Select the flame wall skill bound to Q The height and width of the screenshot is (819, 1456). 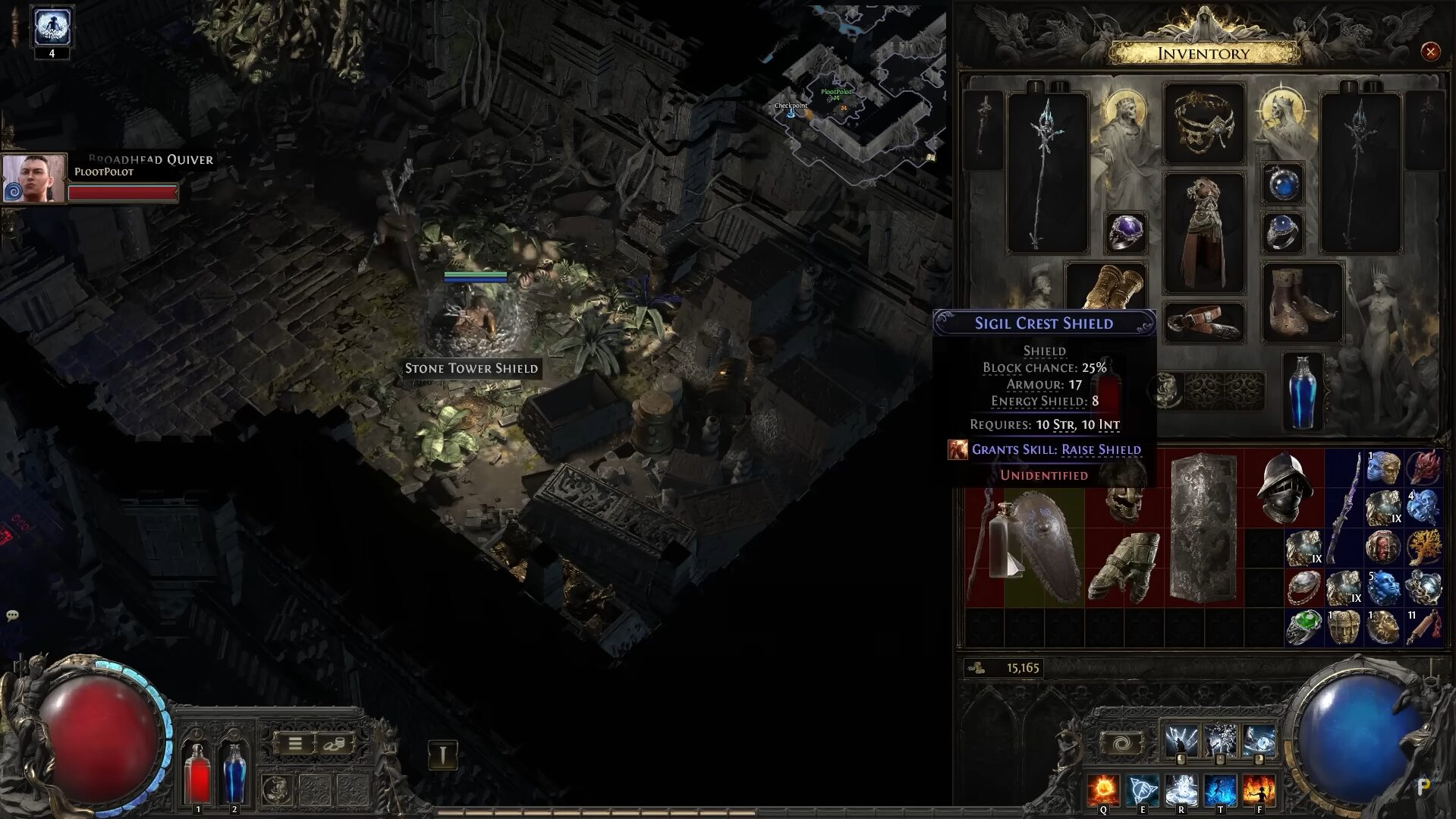pyautogui.click(x=1102, y=790)
